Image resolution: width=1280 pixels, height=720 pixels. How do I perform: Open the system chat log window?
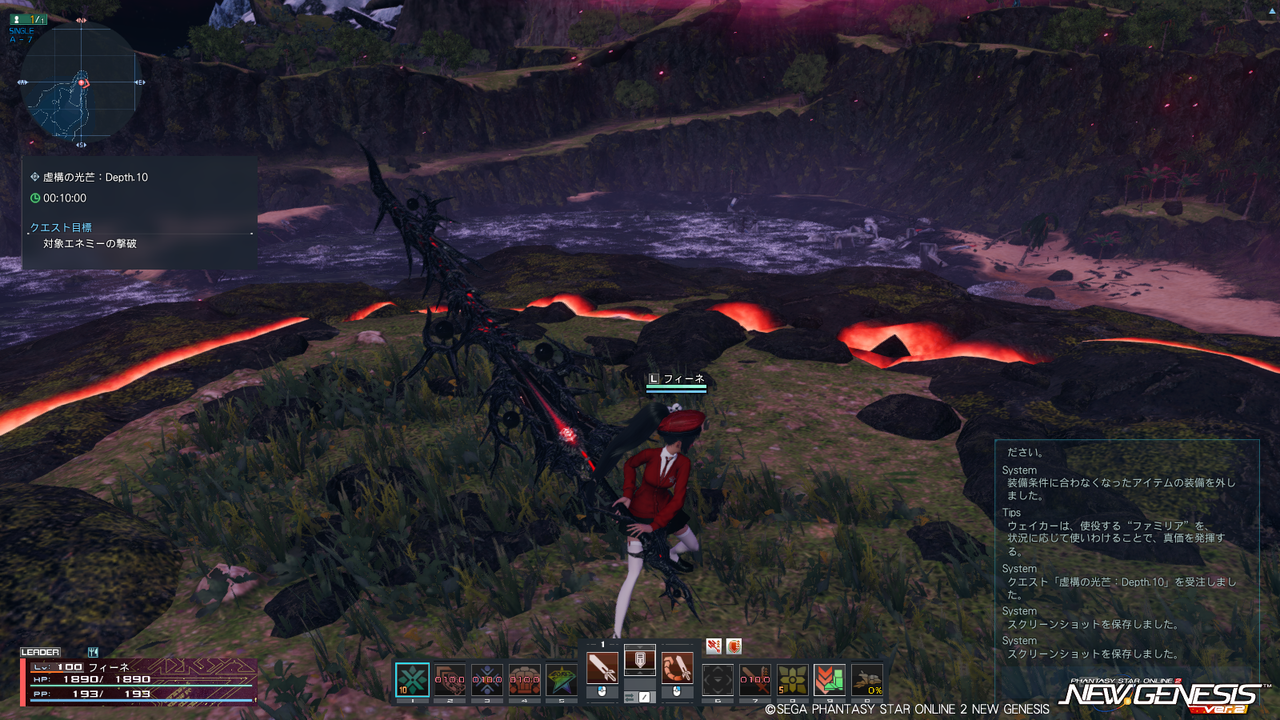(1125, 555)
